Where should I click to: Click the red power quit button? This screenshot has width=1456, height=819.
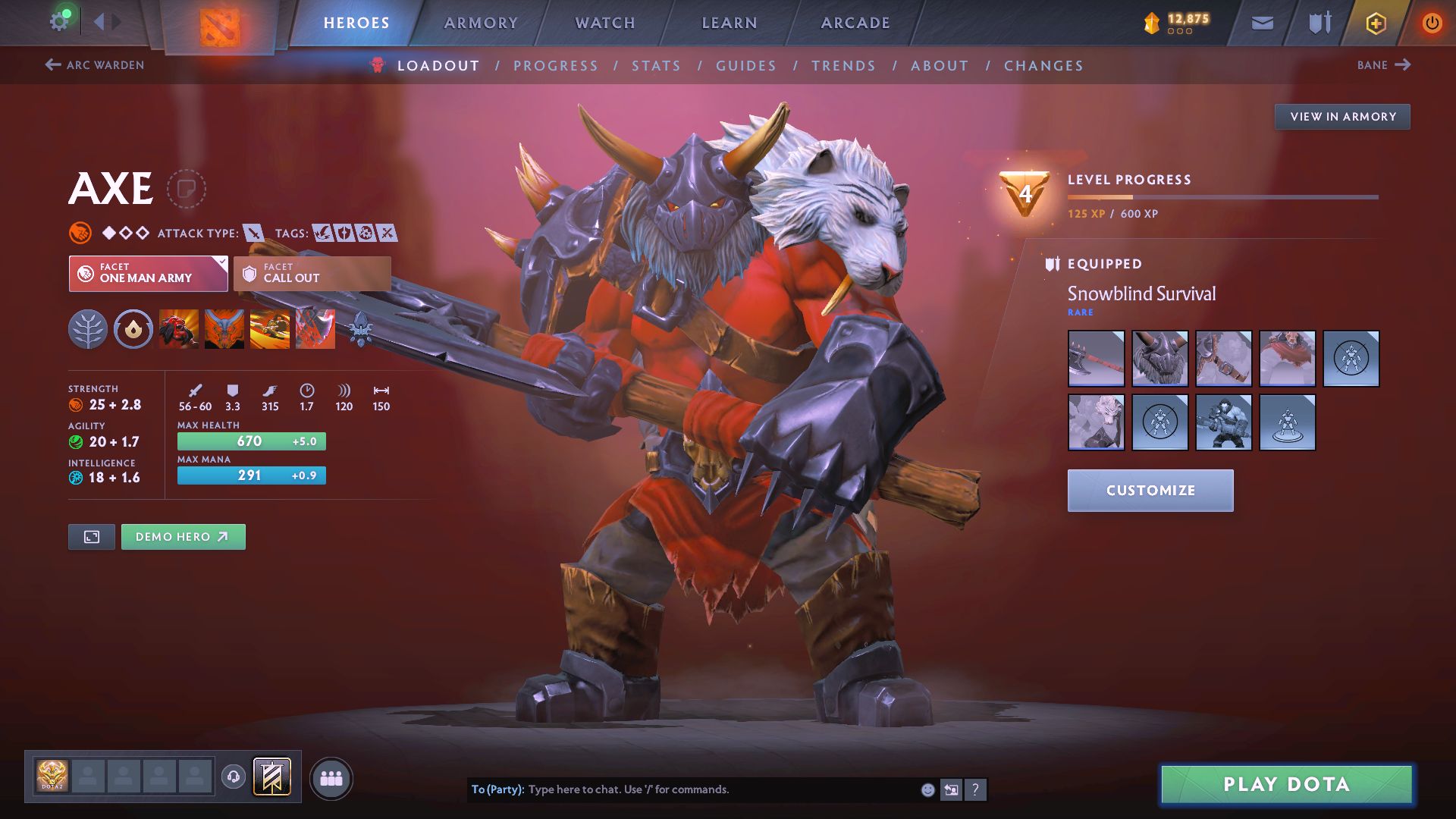(x=1432, y=23)
